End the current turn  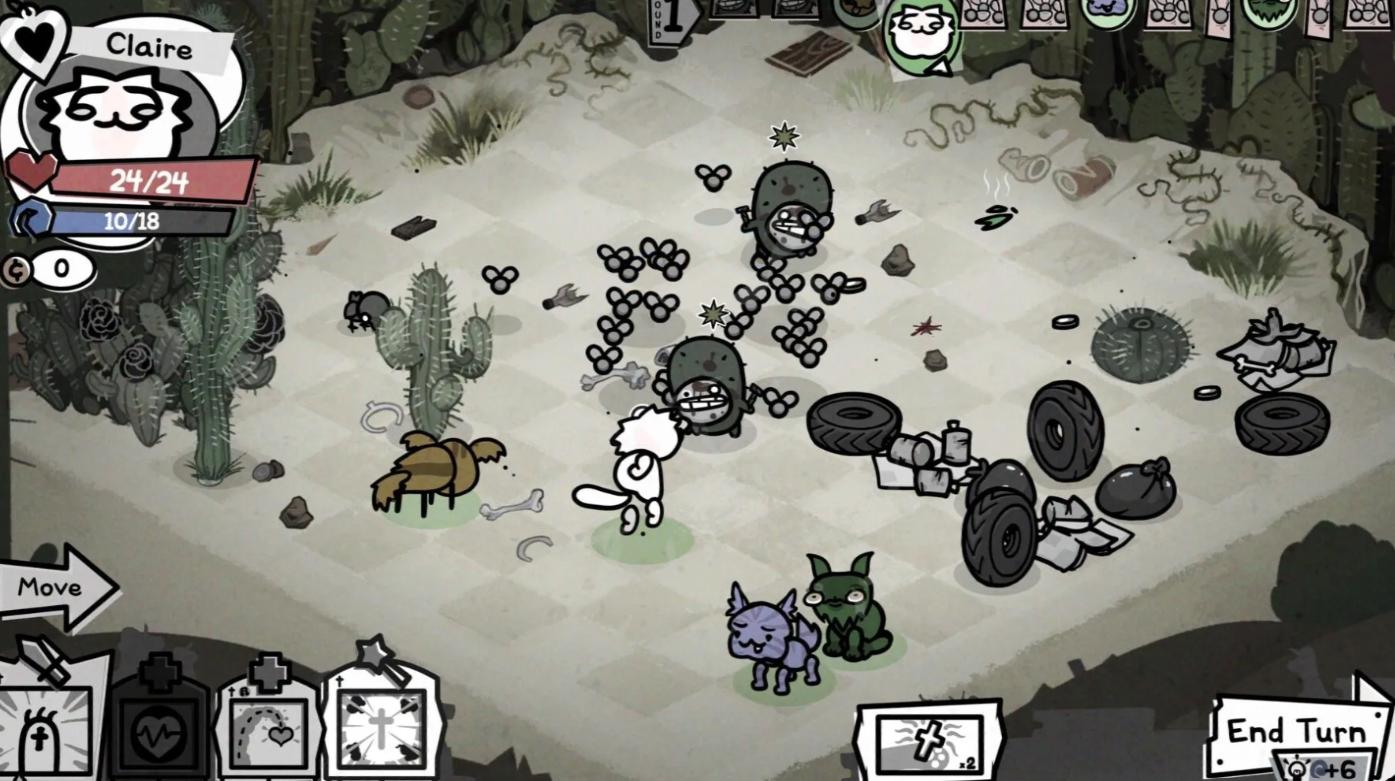pyautogui.click(x=1295, y=732)
